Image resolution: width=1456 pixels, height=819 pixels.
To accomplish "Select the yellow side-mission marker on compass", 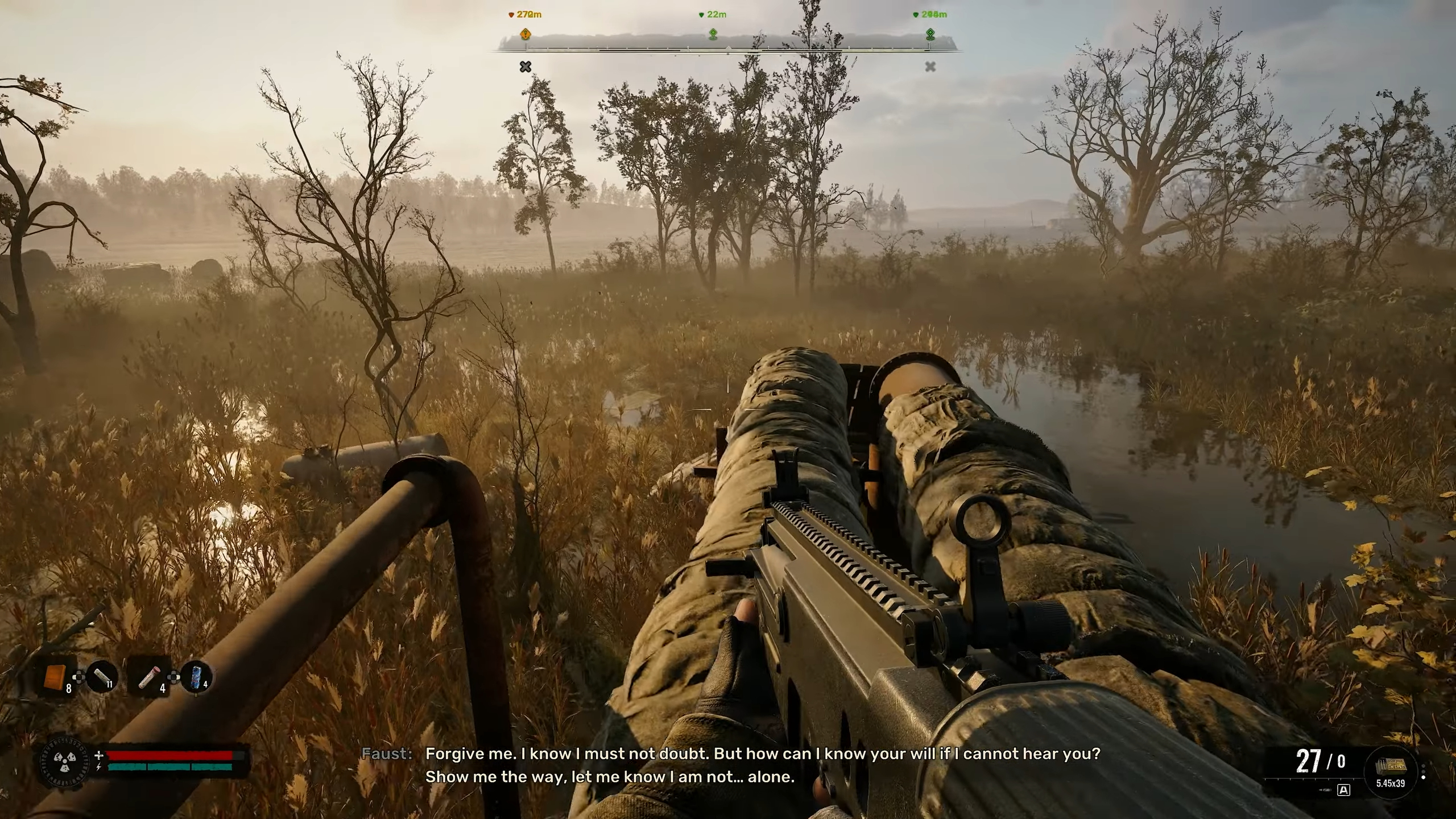I will tap(525, 34).
